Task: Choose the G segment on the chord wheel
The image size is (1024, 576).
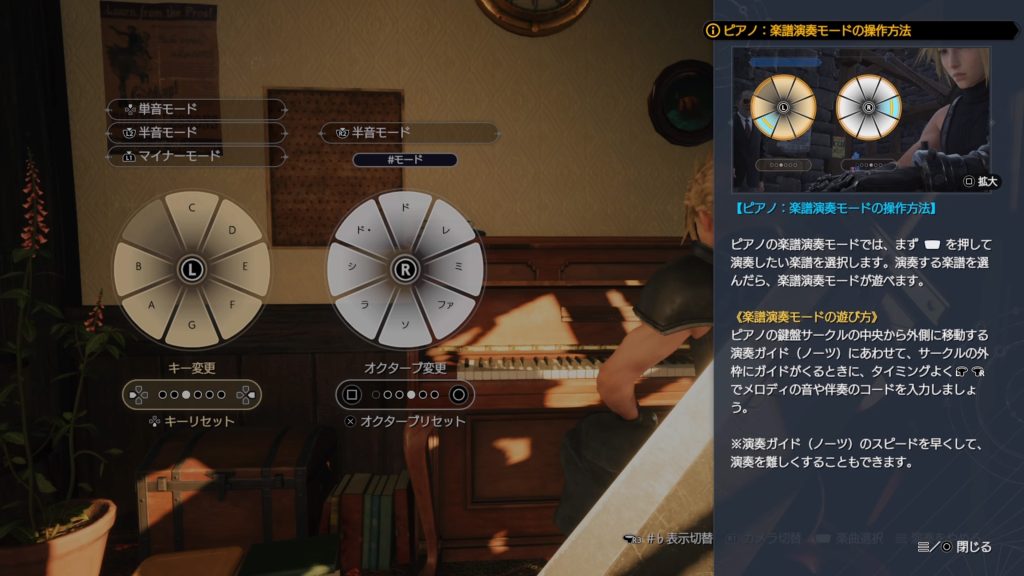Action: coord(191,325)
